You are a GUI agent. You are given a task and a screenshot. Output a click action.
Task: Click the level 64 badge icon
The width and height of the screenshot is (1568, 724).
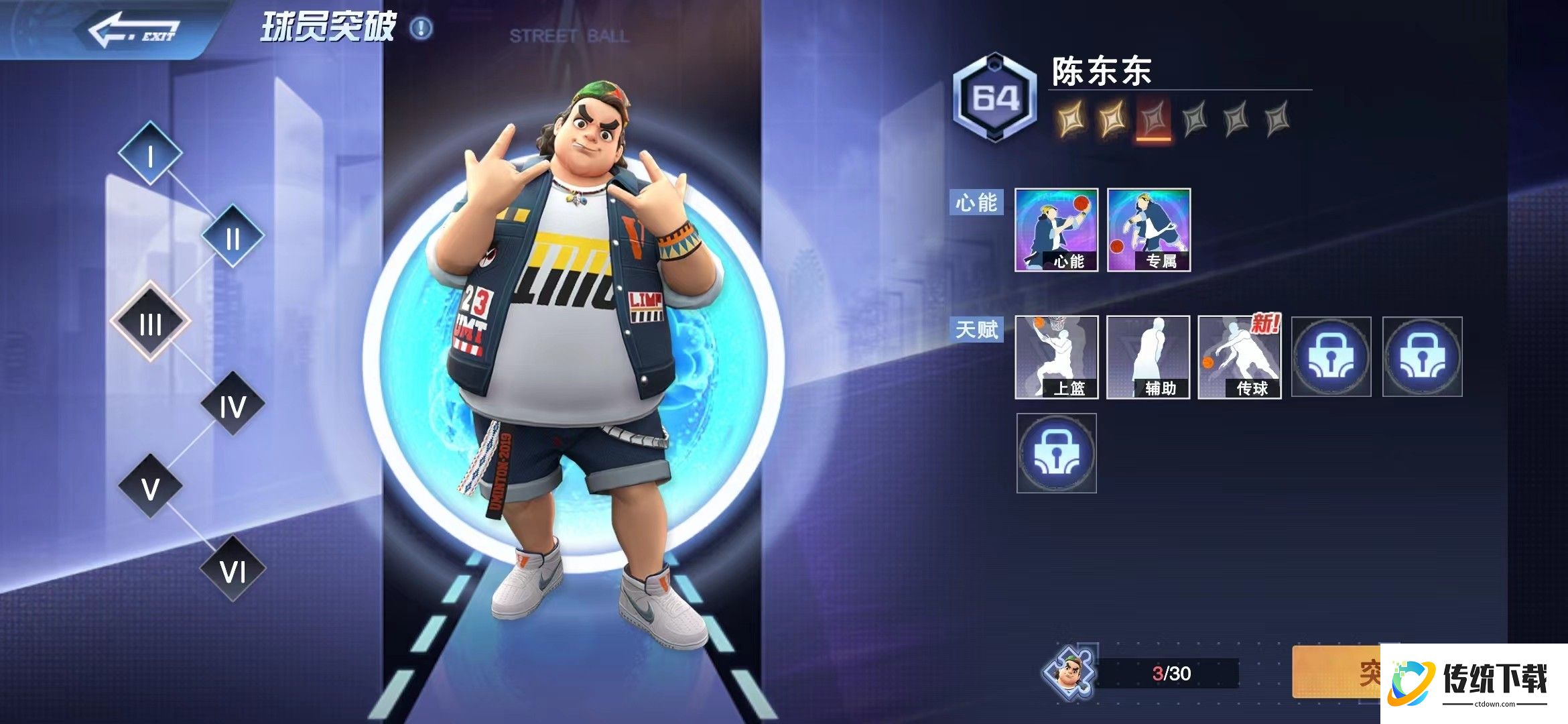[995, 95]
